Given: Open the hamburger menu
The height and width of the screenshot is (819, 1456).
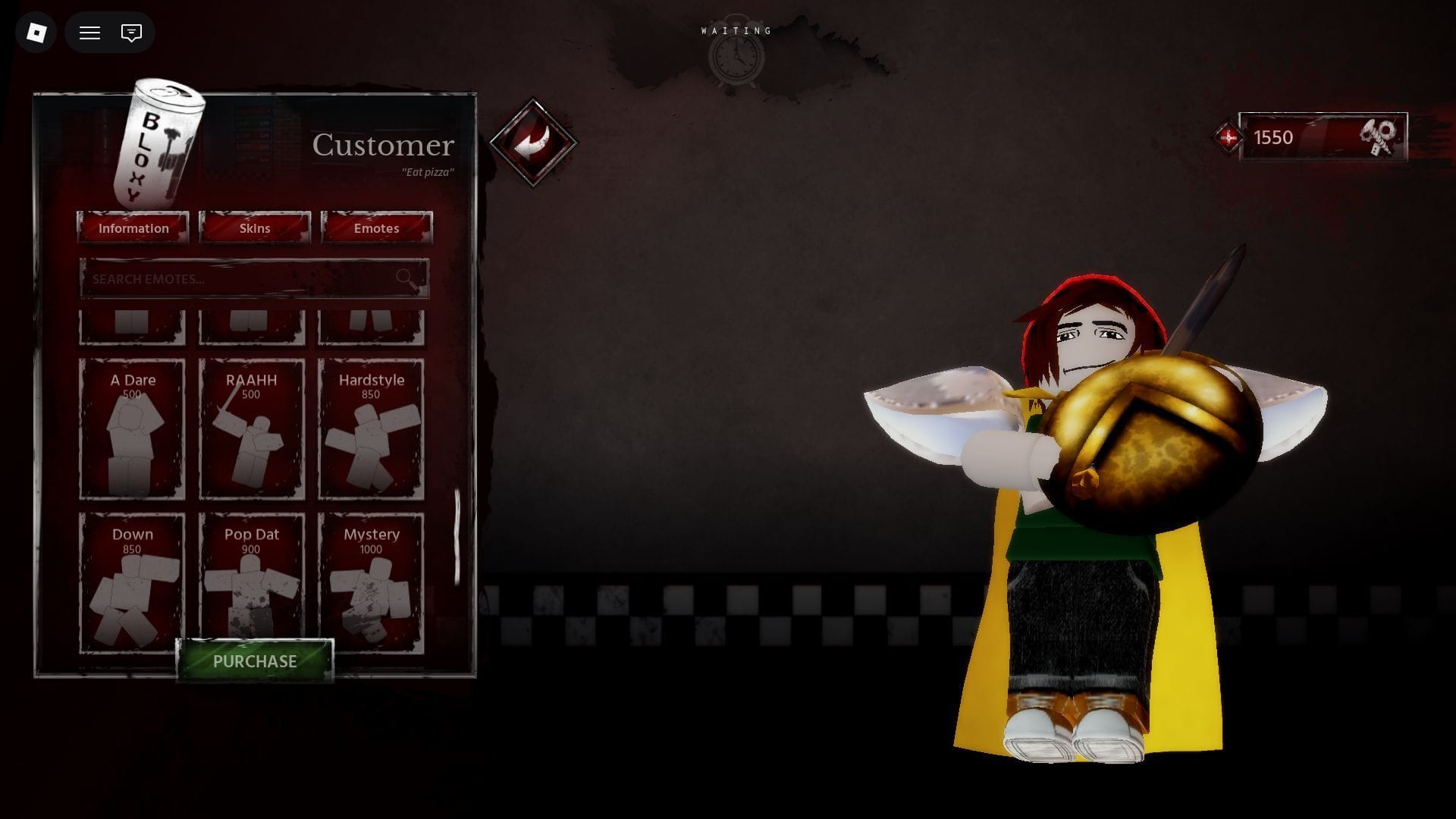Looking at the screenshot, I should (89, 33).
